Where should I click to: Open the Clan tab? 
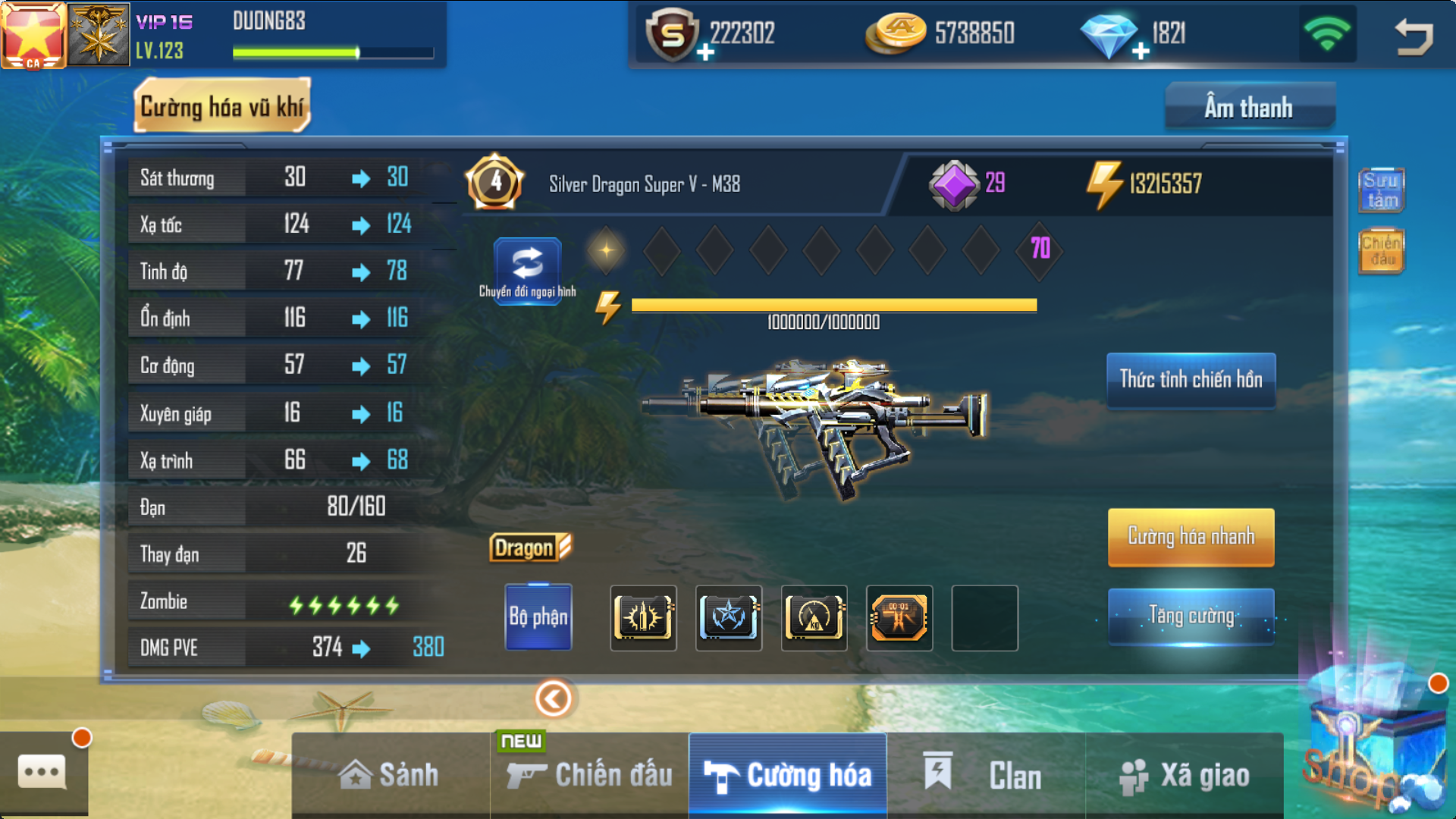click(986, 775)
